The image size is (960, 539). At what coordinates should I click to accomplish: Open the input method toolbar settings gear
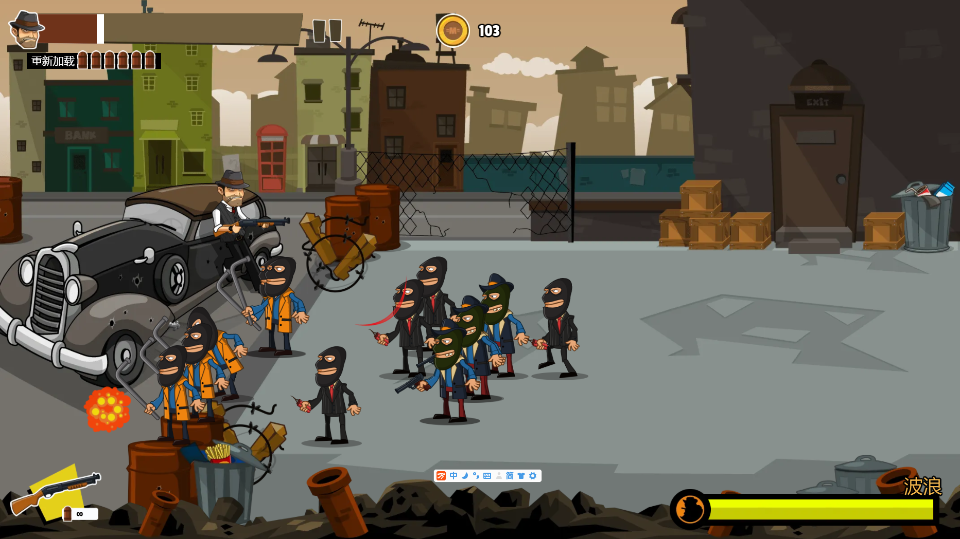point(533,476)
